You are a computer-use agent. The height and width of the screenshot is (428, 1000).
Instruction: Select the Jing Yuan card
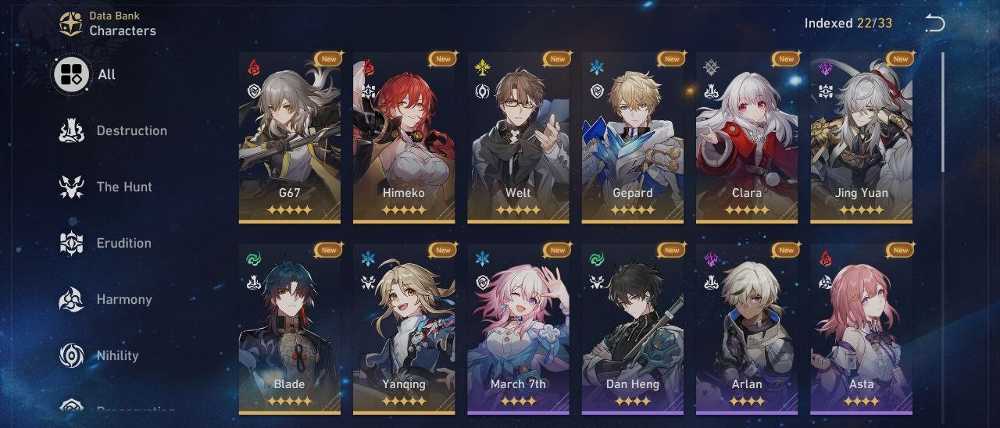[861, 137]
